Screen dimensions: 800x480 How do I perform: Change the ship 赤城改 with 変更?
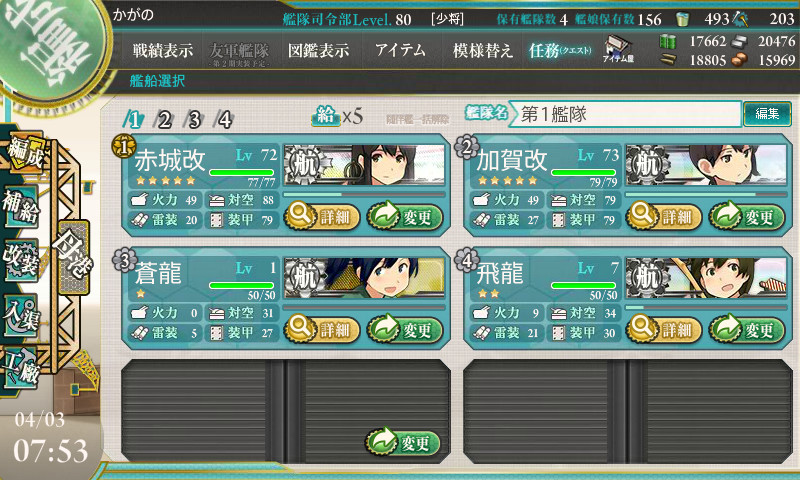pos(405,214)
